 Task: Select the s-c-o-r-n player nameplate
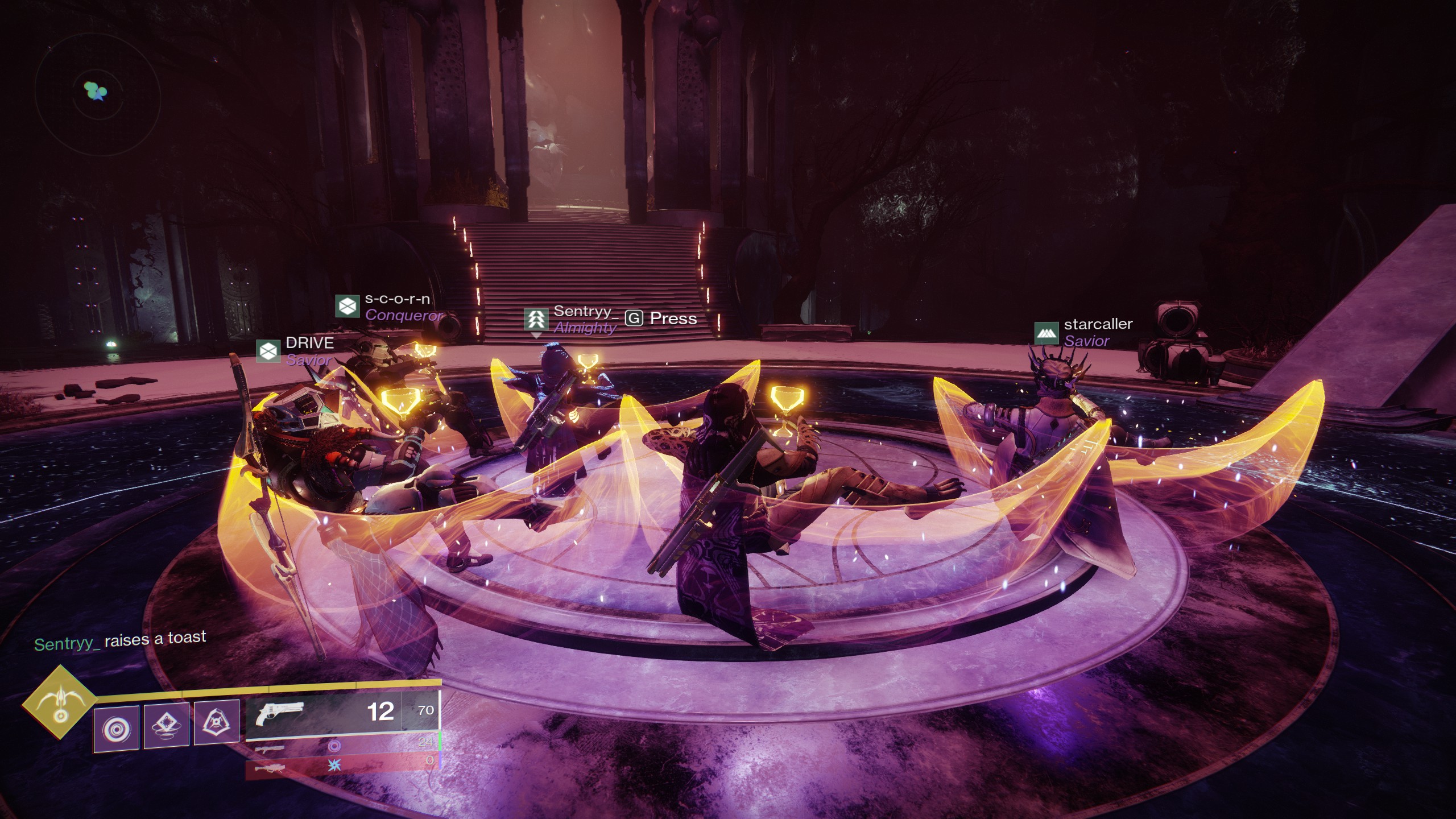390,307
